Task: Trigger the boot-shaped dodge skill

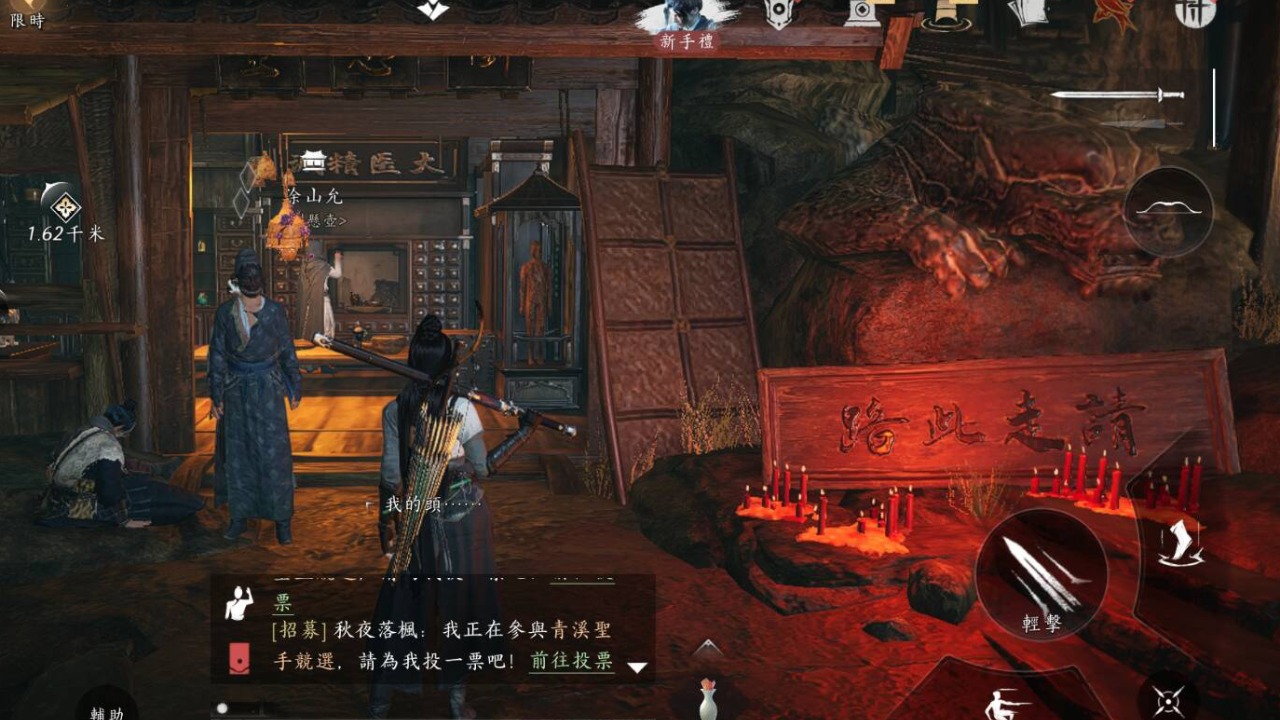Action: (1181, 545)
